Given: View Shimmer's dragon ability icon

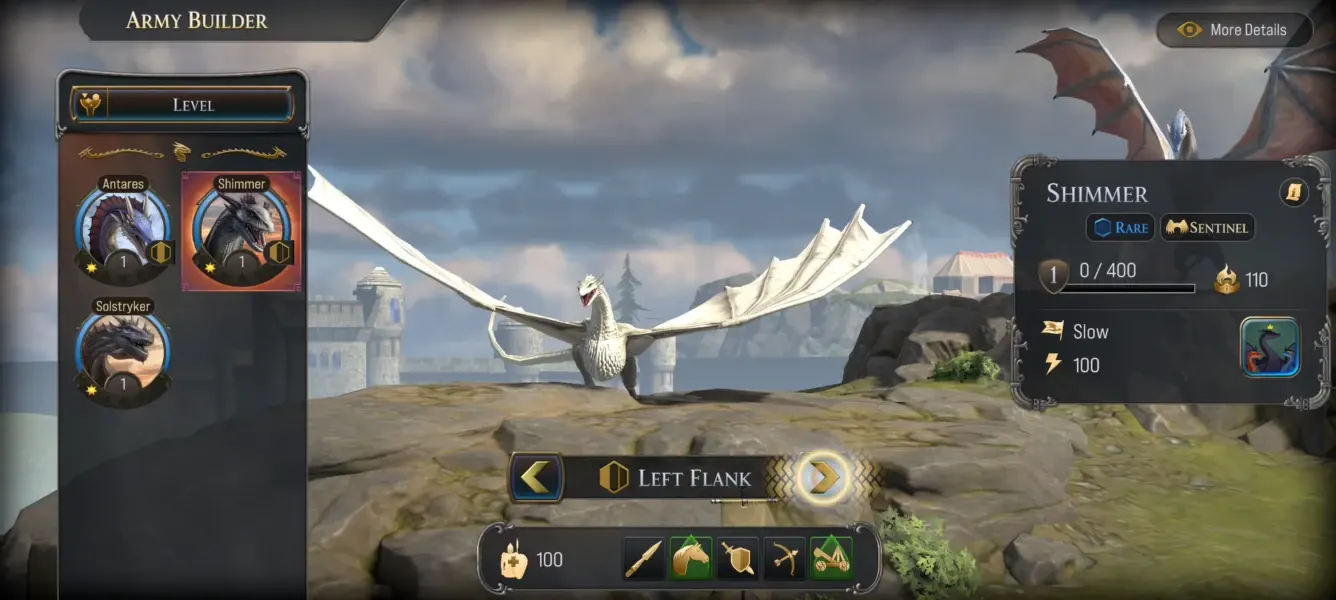Looking at the screenshot, I should point(1270,347).
